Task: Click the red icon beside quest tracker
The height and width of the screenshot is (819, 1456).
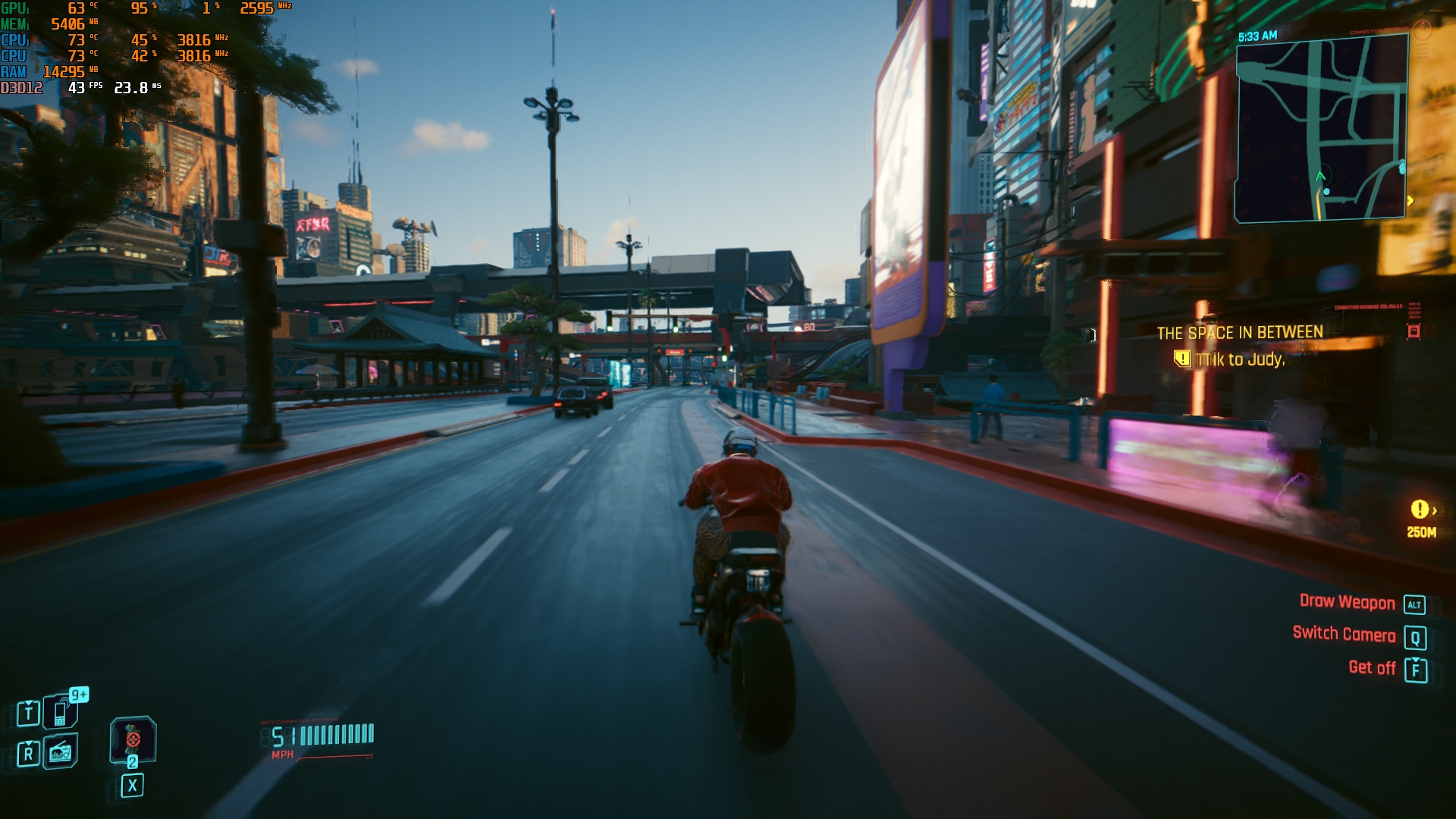Action: (x=1414, y=331)
